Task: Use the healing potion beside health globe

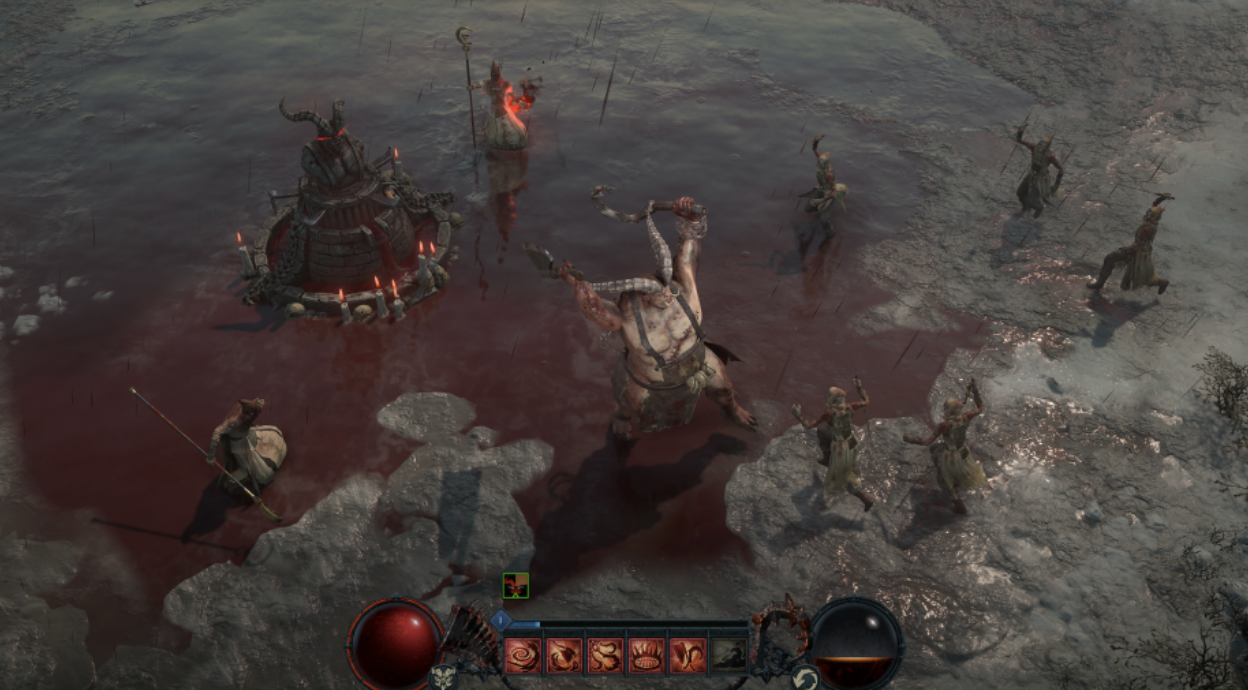Action: 445,678
